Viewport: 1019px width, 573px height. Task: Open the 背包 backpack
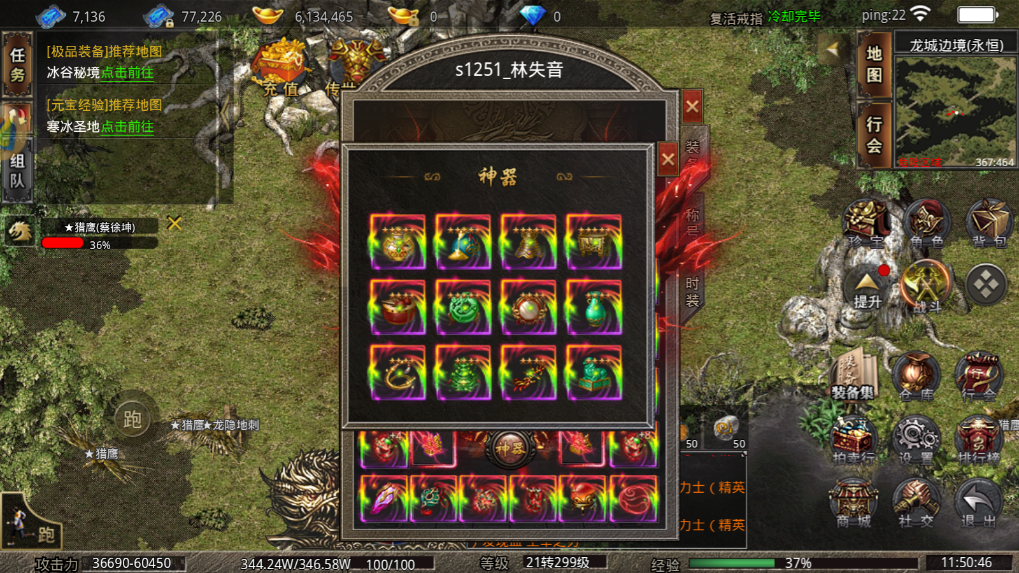(989, 223)
